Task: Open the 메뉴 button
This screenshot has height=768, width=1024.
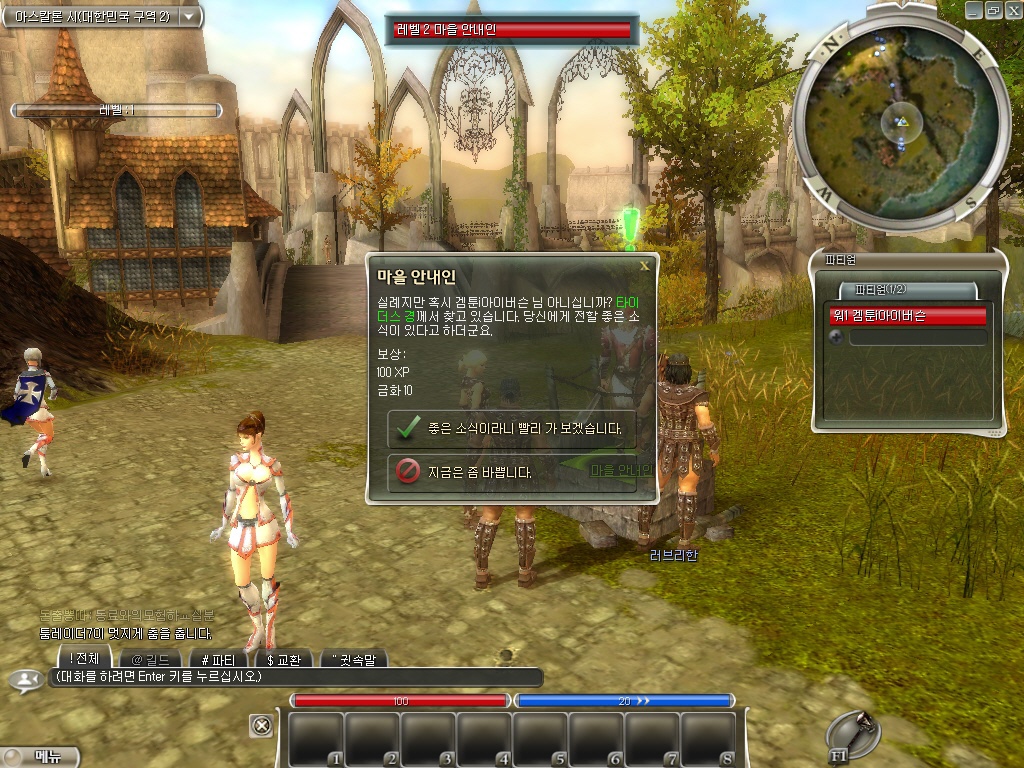Action: click(x=40, y=757)
